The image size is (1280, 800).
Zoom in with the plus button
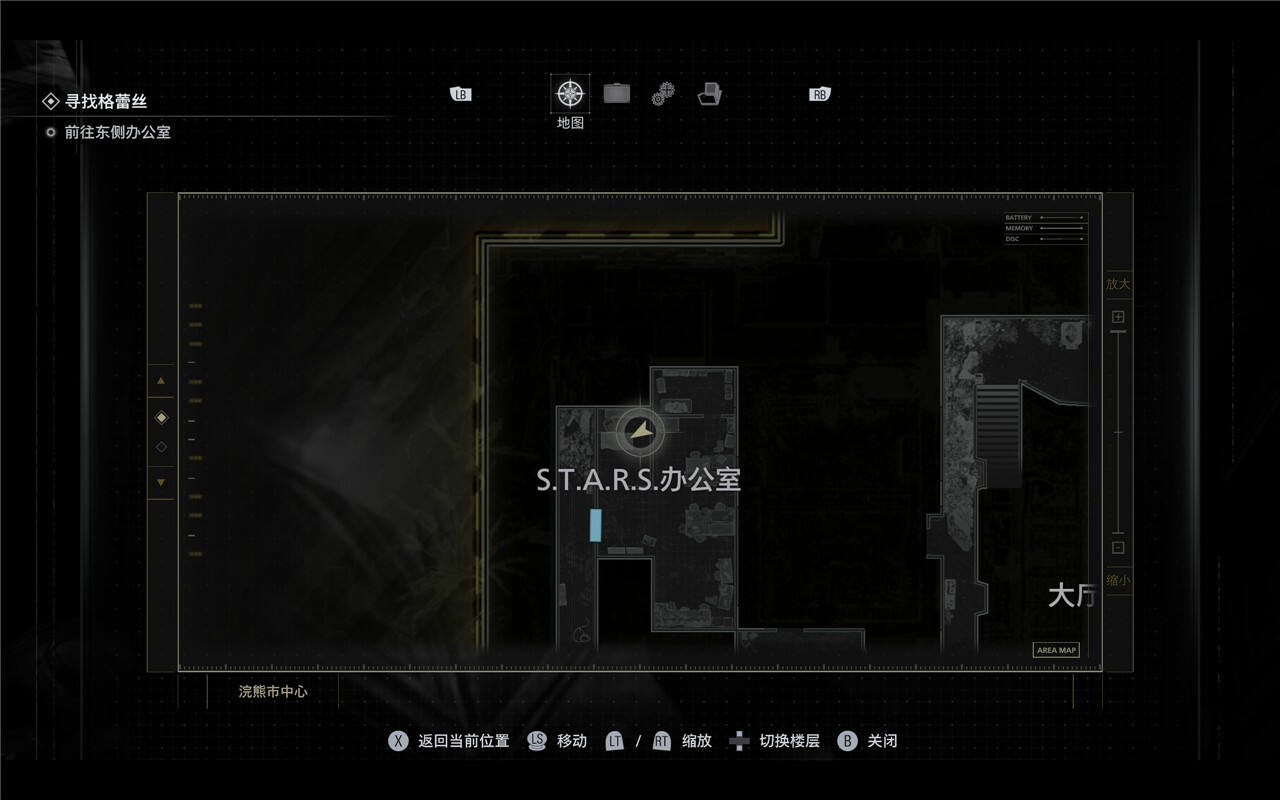point(1118,317)
